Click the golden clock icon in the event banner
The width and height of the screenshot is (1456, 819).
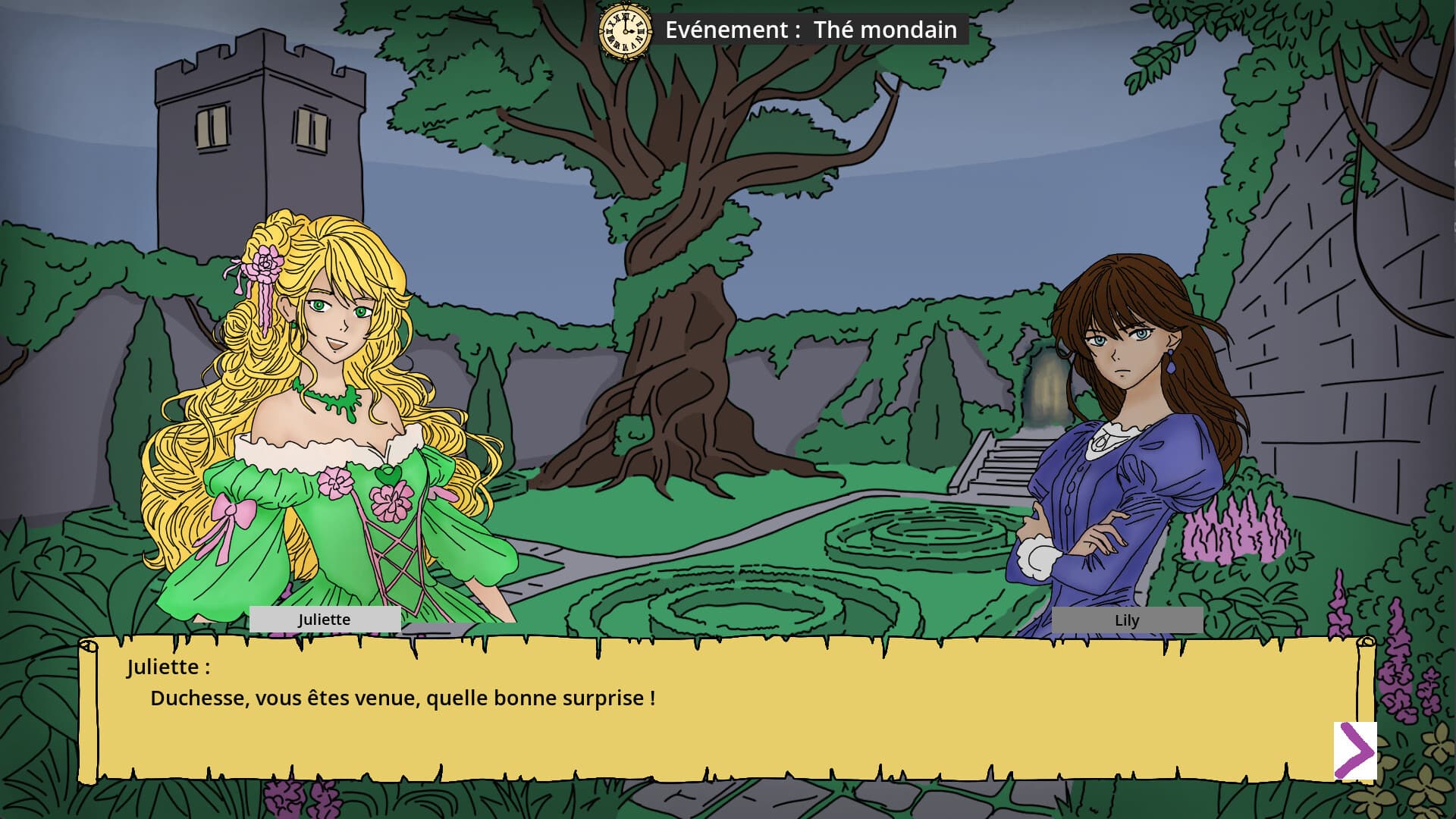coord(623,31)
